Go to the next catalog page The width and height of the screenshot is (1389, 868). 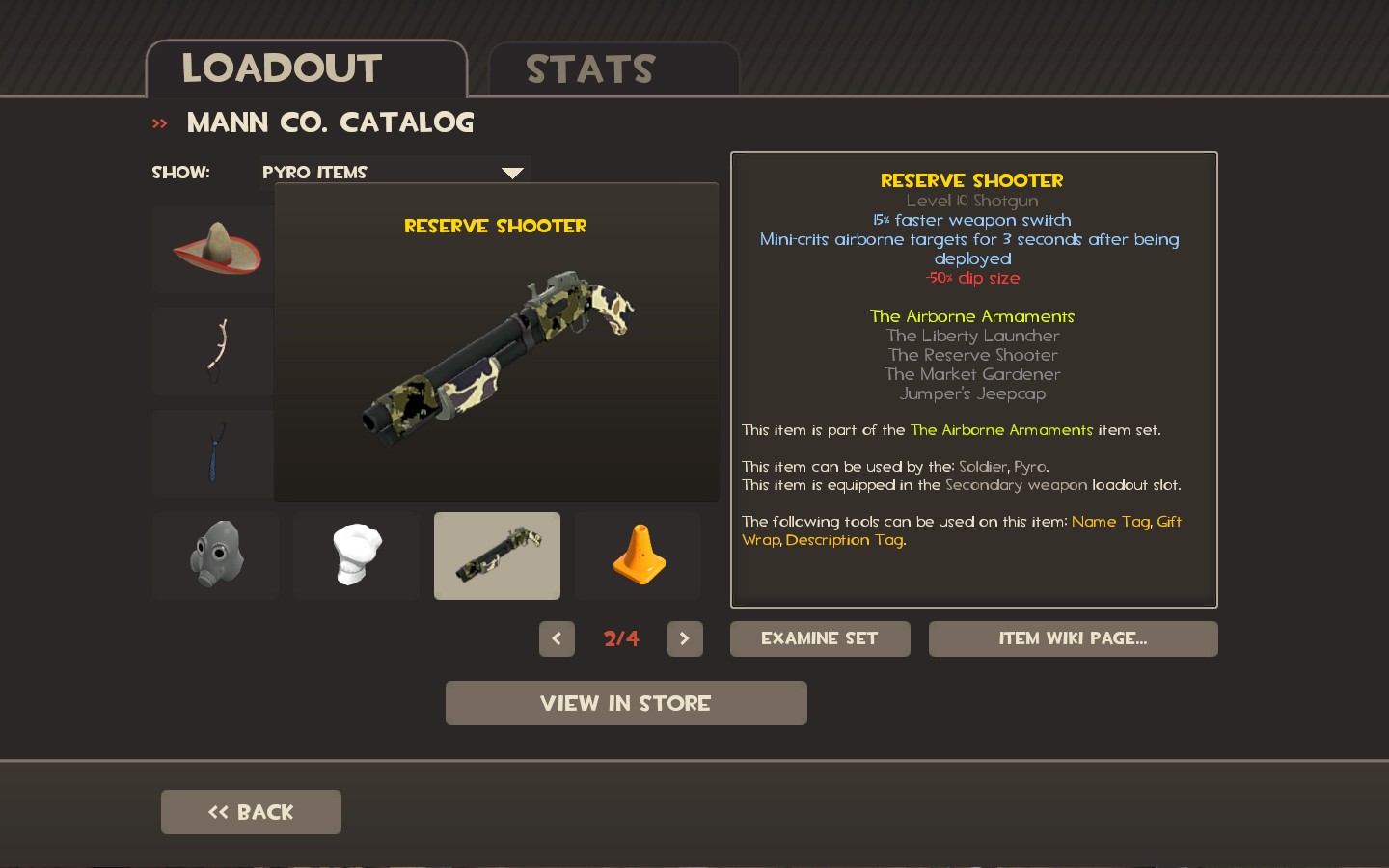coord(685,638)
